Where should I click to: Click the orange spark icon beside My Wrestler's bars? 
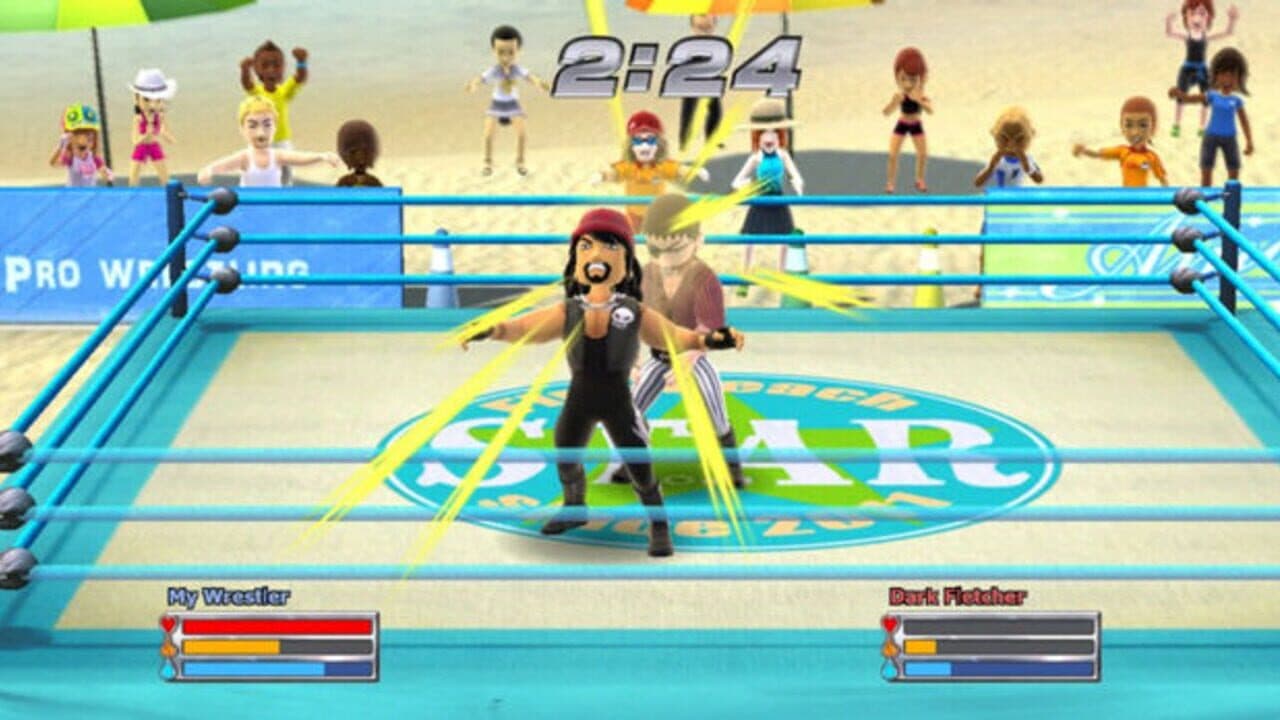168,647
